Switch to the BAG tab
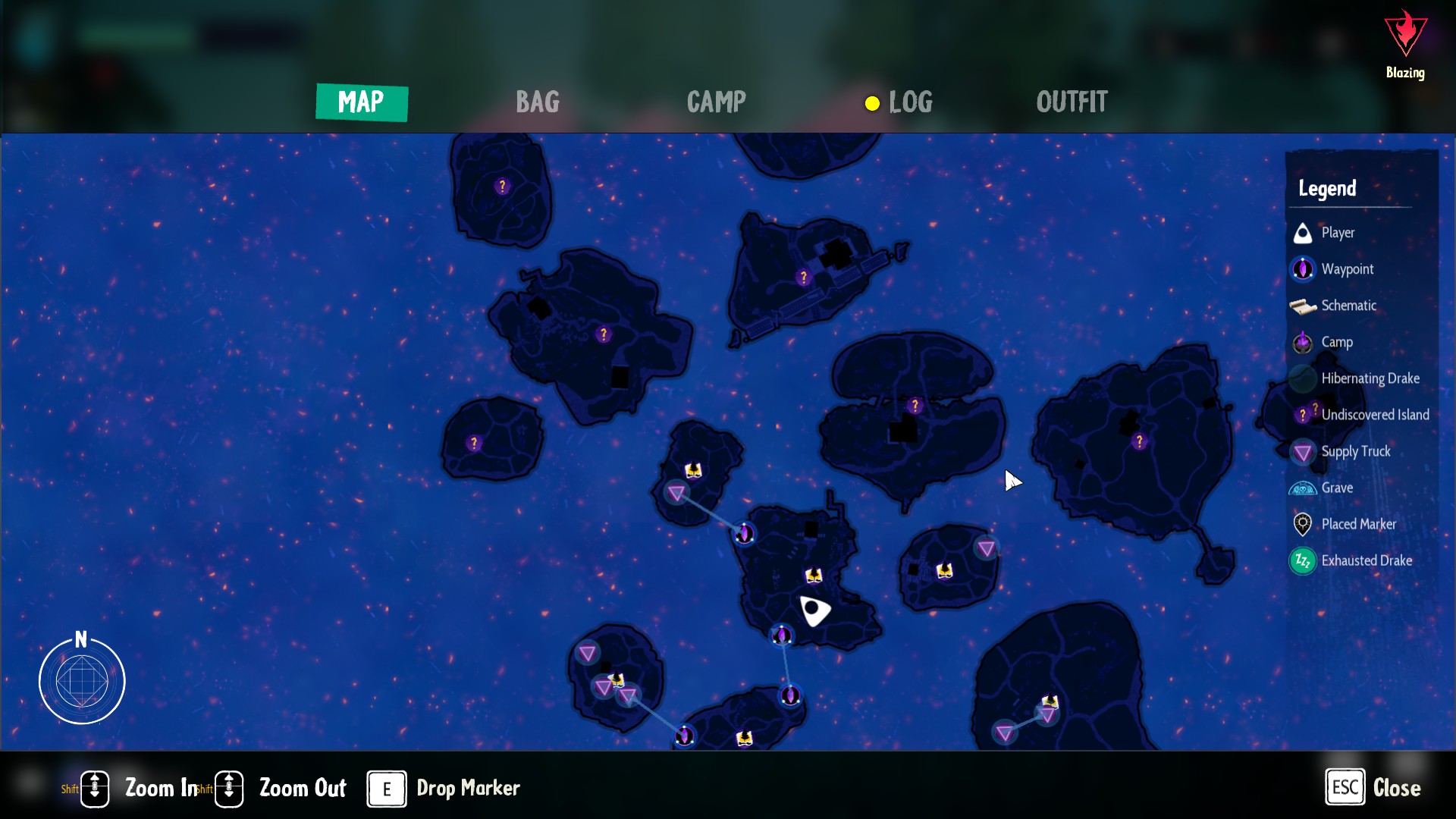The image size is (1456, 819). (537, 102)
